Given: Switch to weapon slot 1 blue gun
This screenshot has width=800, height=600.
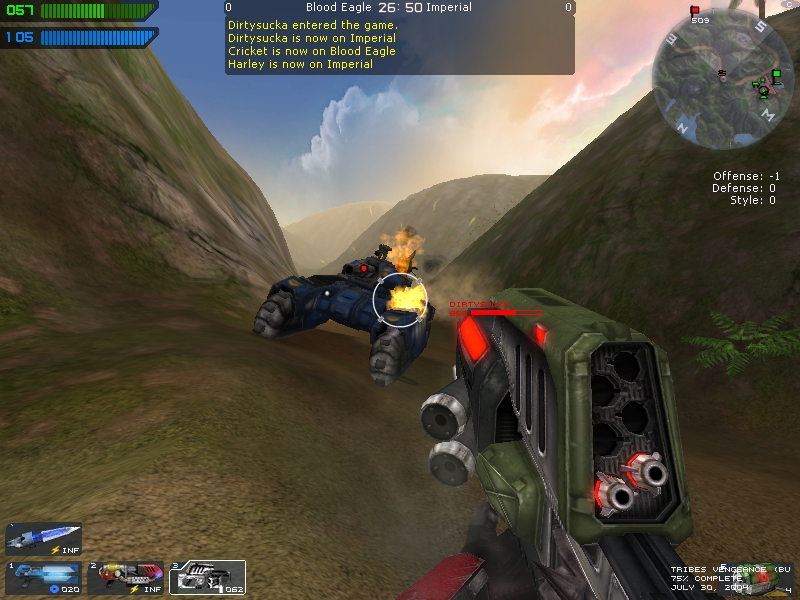Looking at the screenshot, I should 43,577.
